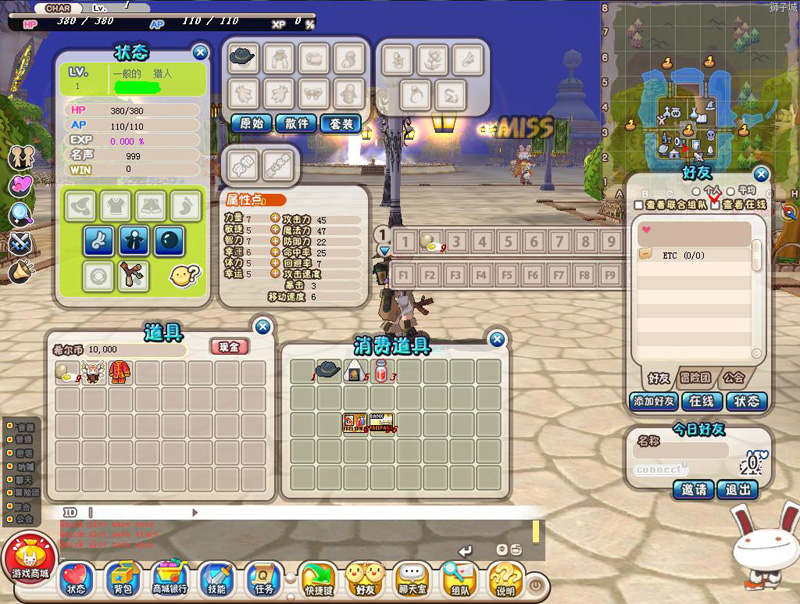The width and height of the screenshot is (800, 604).
Task: Switch to the 公会 guild tab
Action: (x=733, y=378)
